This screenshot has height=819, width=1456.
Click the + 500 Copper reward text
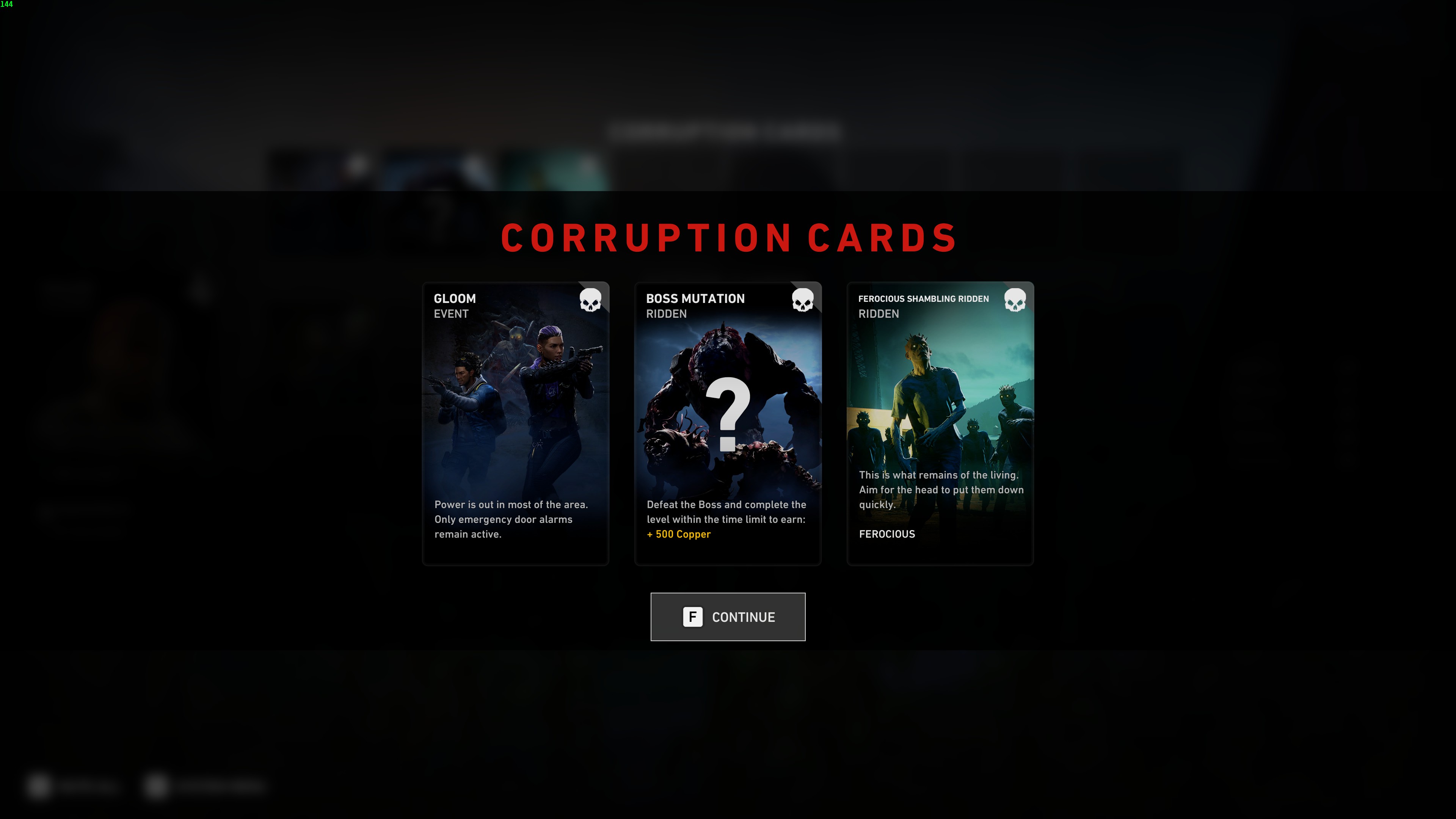(x=678, y=533)
